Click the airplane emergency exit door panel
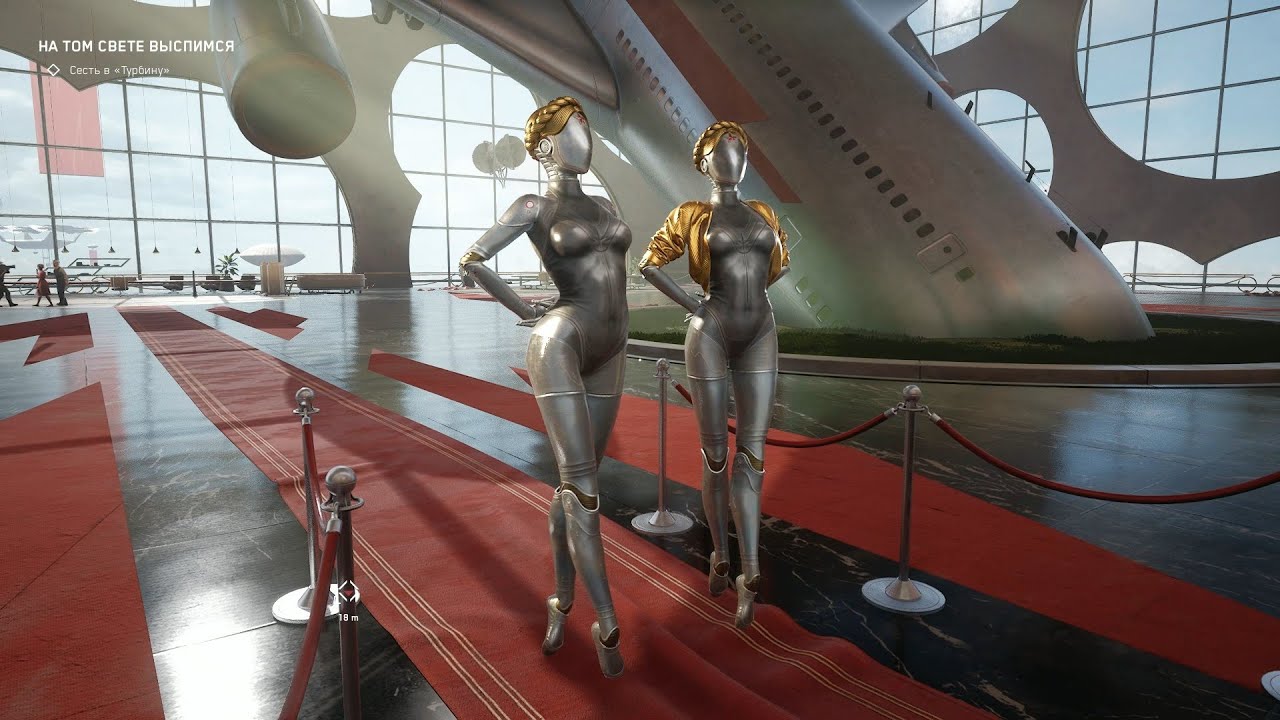The height and width of the screenshot is (720, 1280). tap(940, 250)
